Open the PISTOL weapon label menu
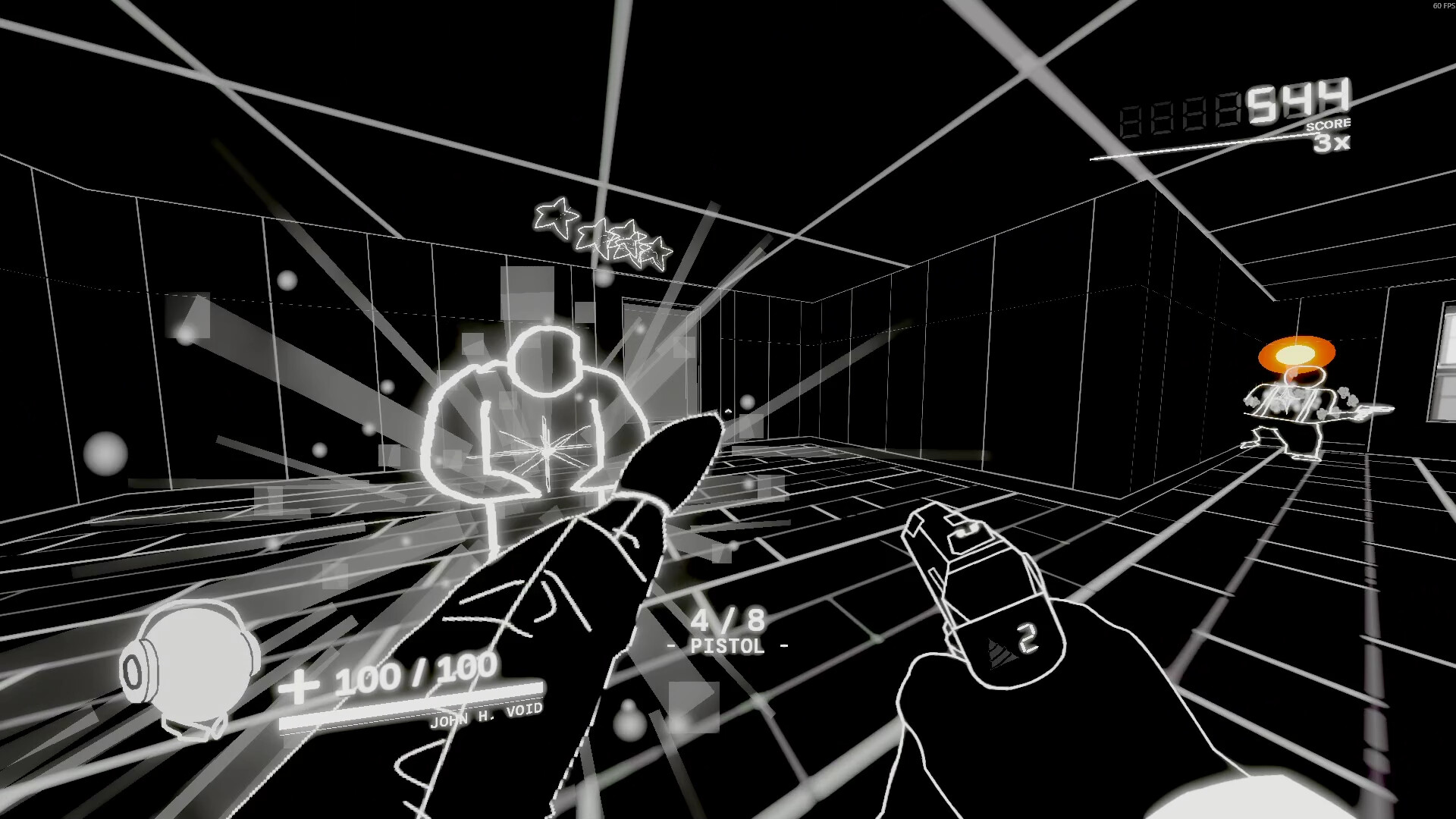 (x=726, y=646)
